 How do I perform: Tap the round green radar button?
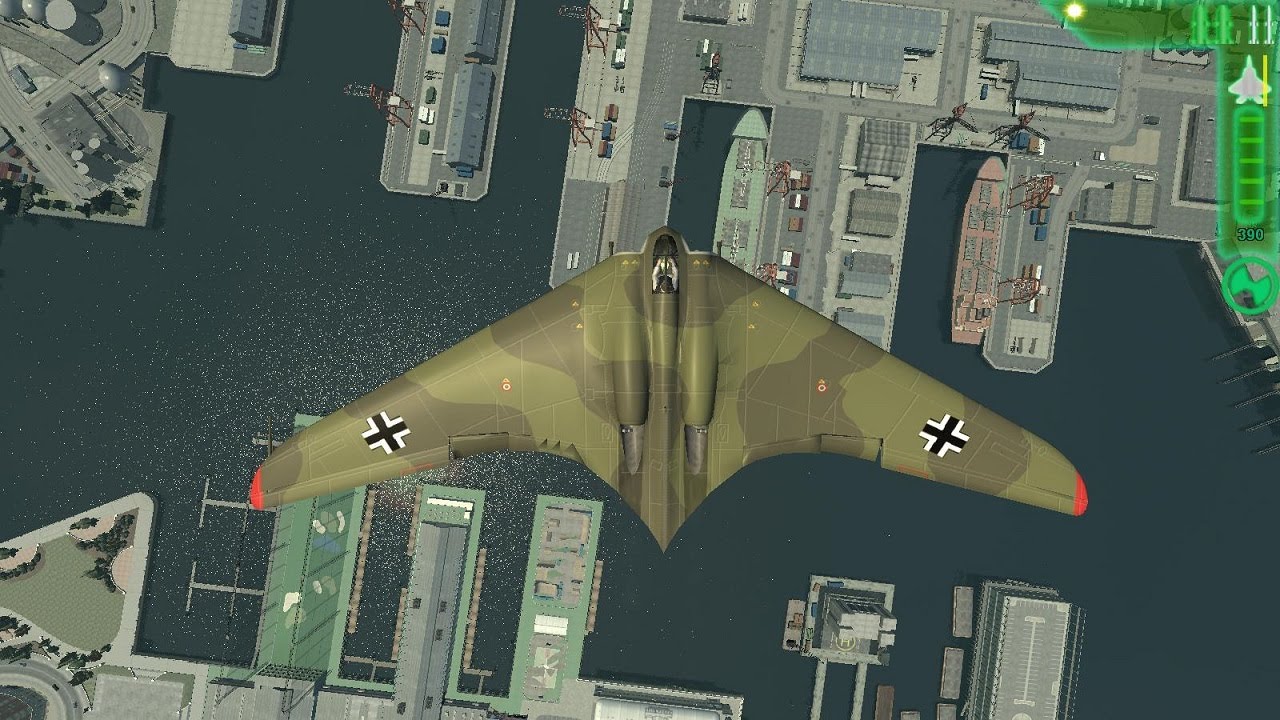click(x=1250, y=284)
